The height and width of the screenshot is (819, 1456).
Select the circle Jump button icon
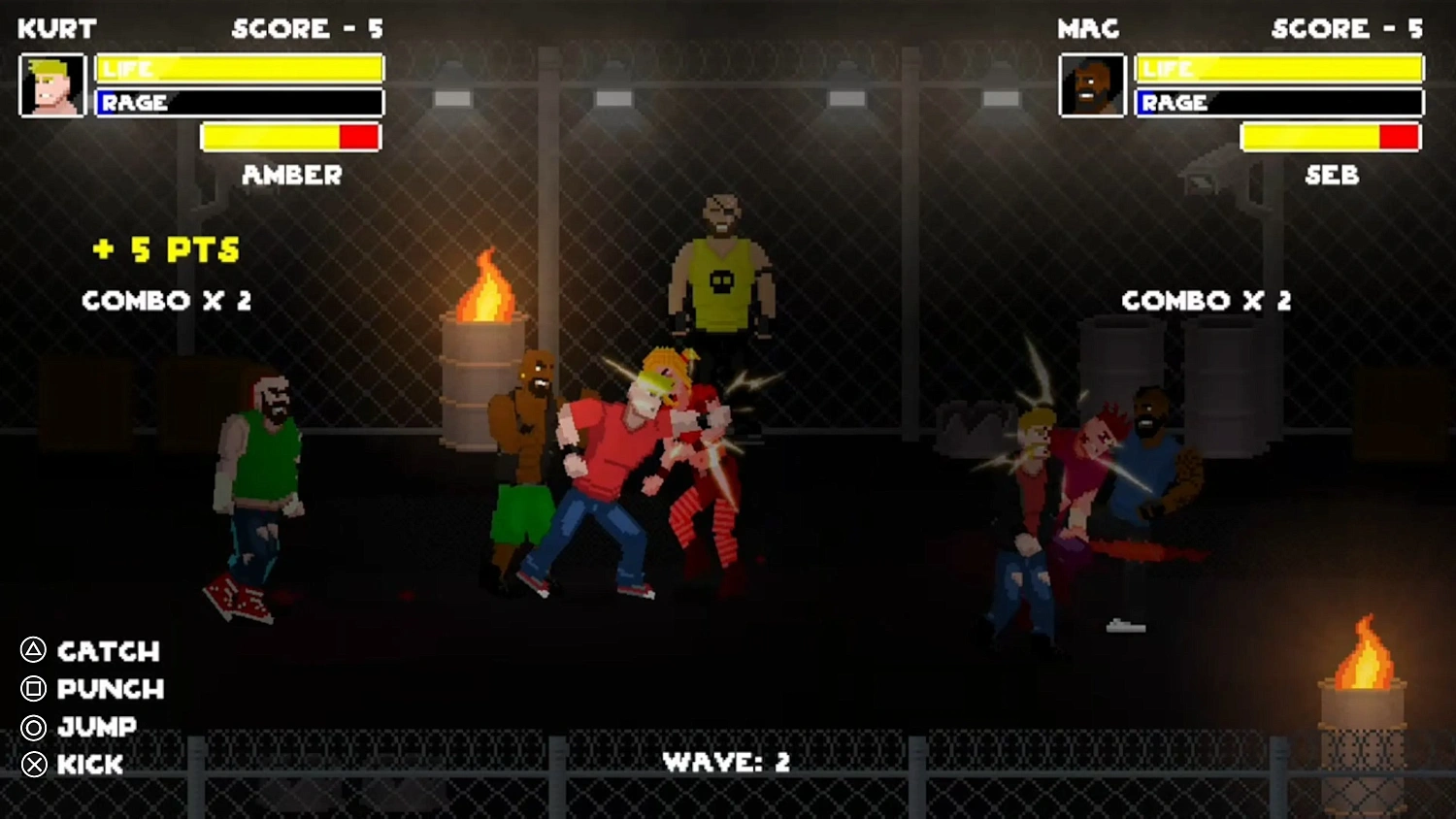32,728
